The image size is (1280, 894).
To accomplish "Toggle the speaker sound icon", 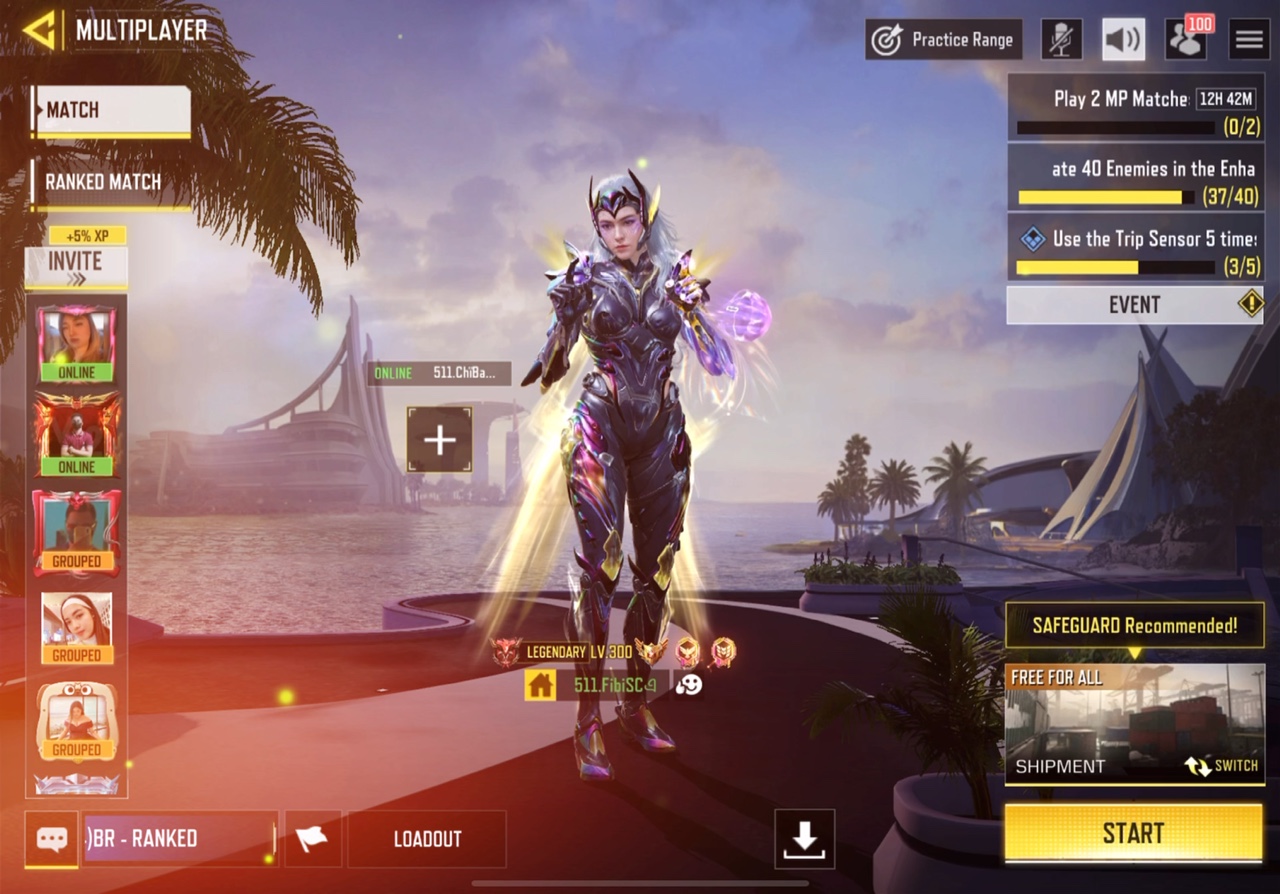I will pyautogui.click(x=1123, y=40).
